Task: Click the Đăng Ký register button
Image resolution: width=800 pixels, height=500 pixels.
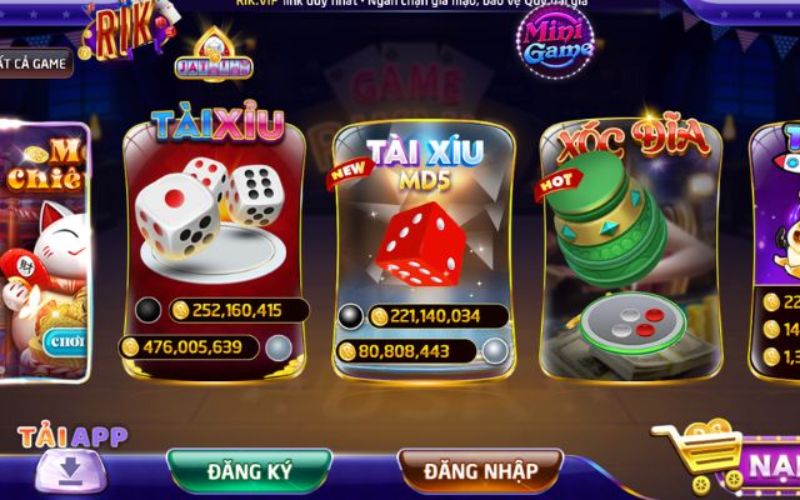Action: coord(249,470)
